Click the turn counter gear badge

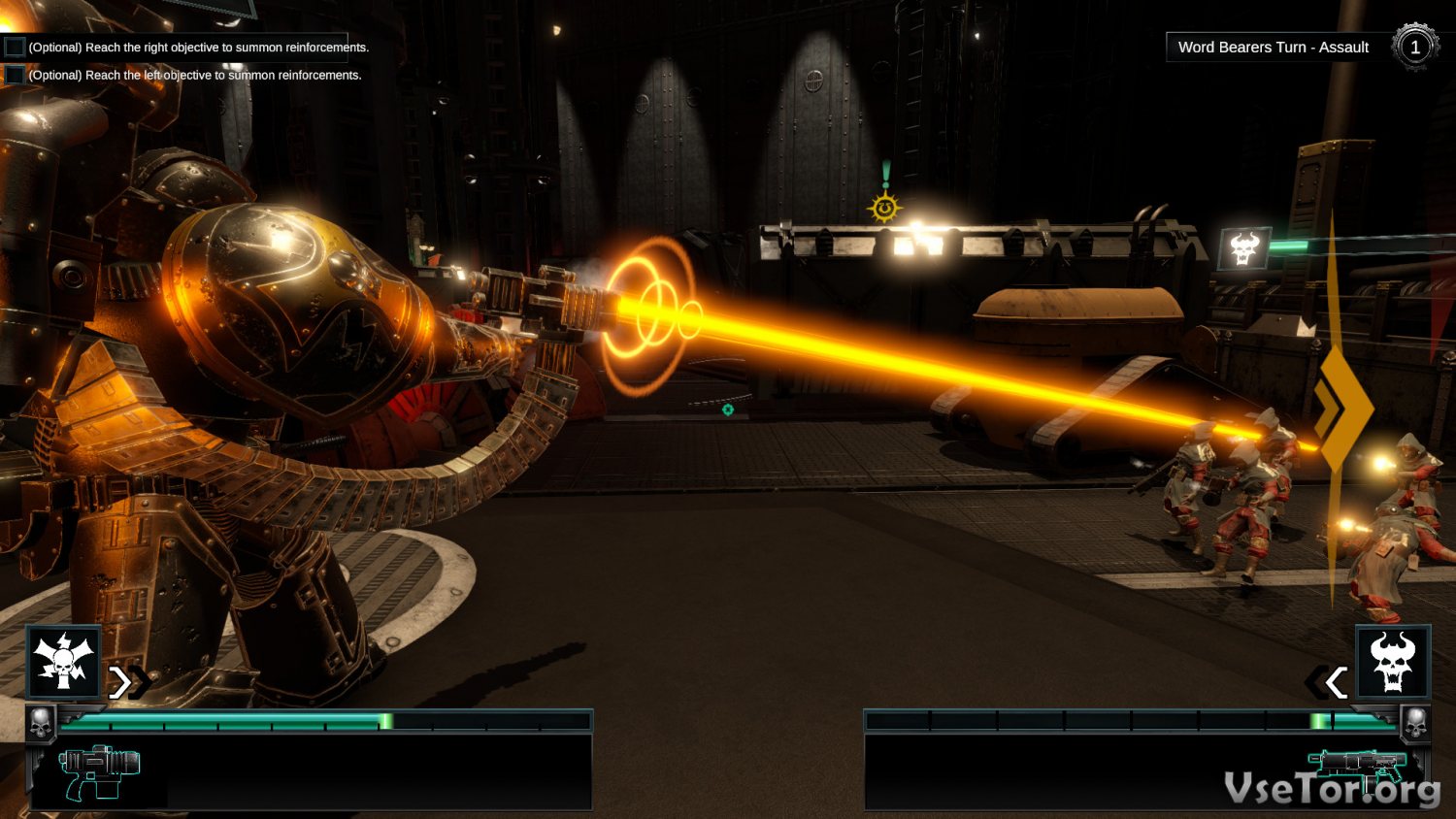[1414, 47]
